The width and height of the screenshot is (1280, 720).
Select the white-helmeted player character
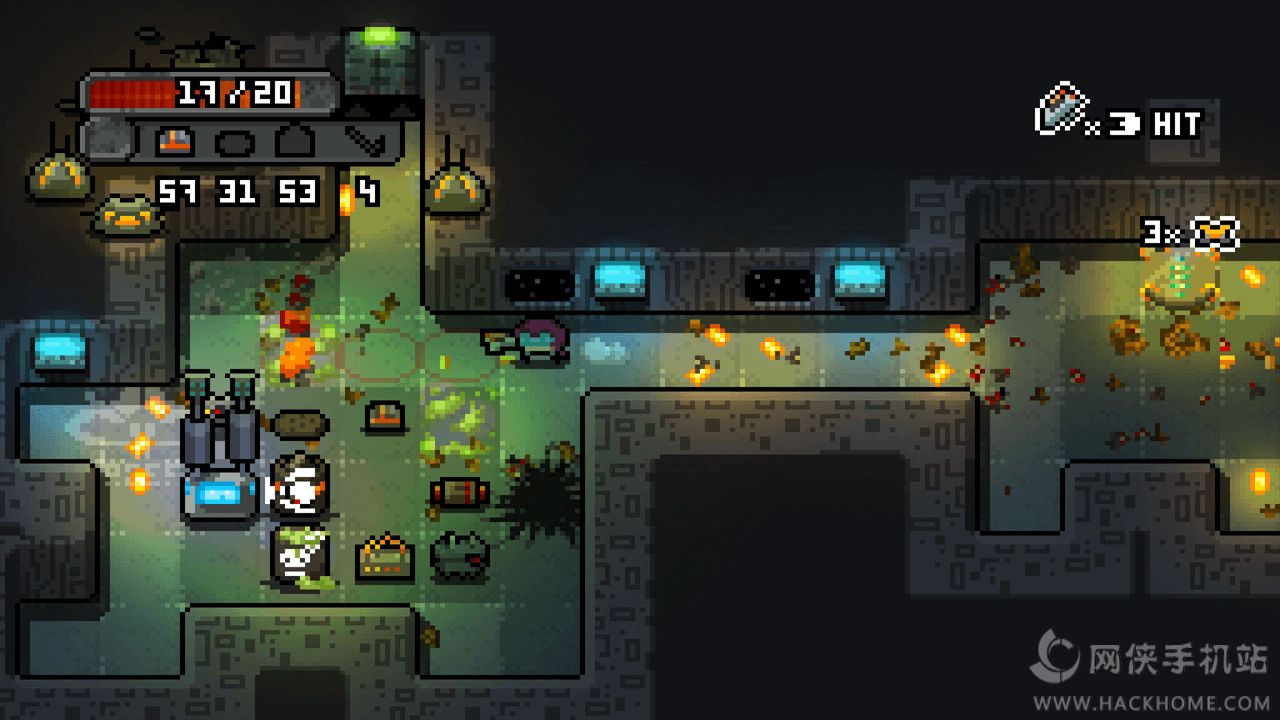(298, 492)
